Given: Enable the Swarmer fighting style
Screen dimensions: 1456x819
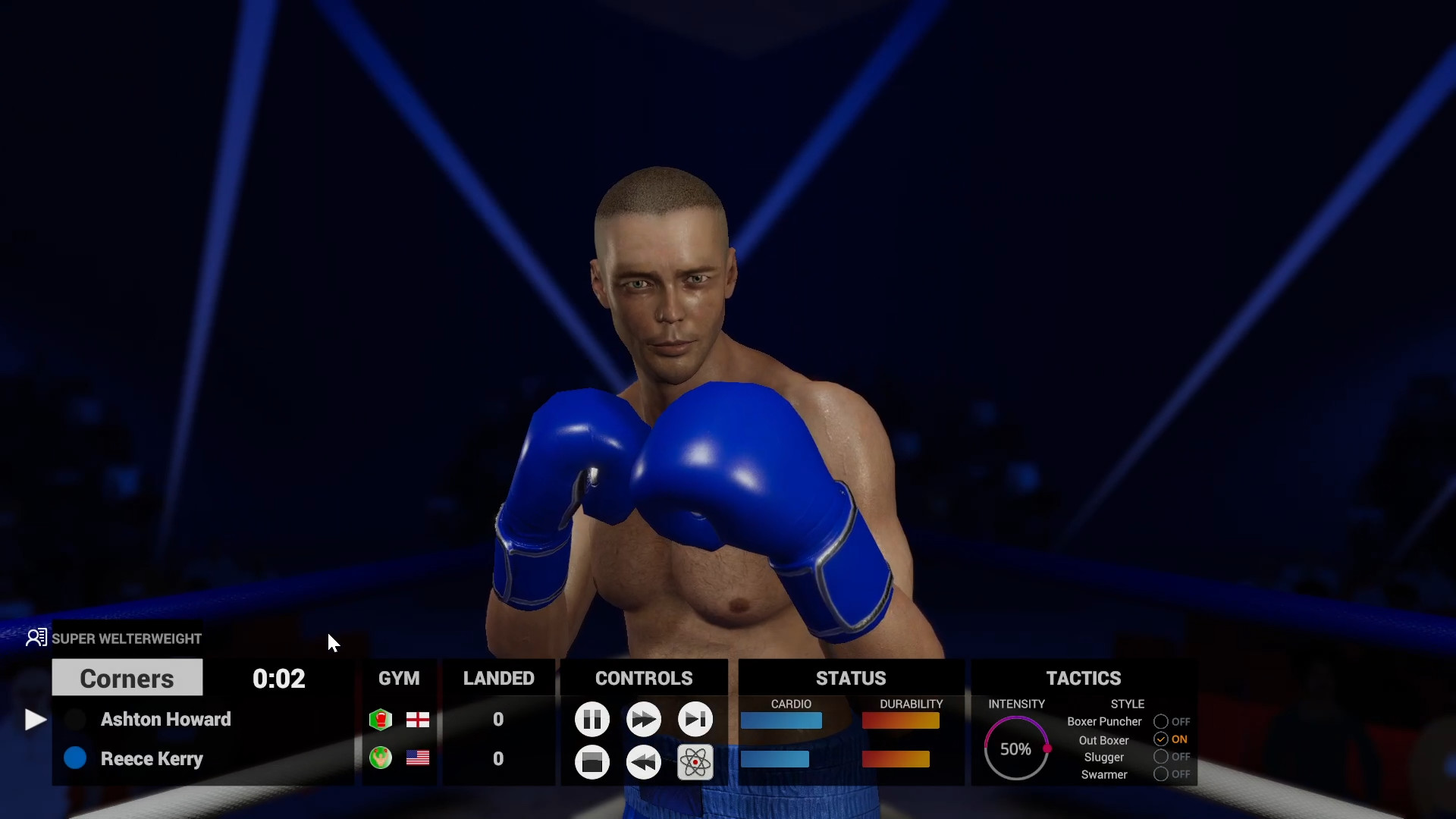Looking at the screenshot, I should point(1162,774).
